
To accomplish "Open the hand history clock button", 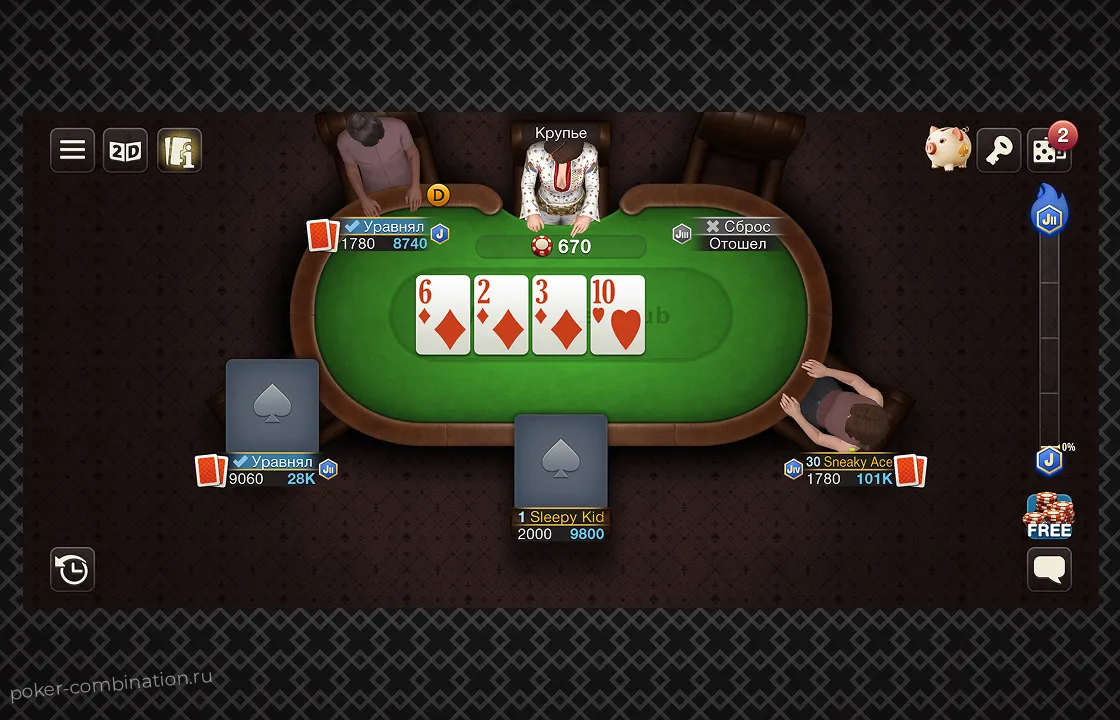I will [73, 569].
